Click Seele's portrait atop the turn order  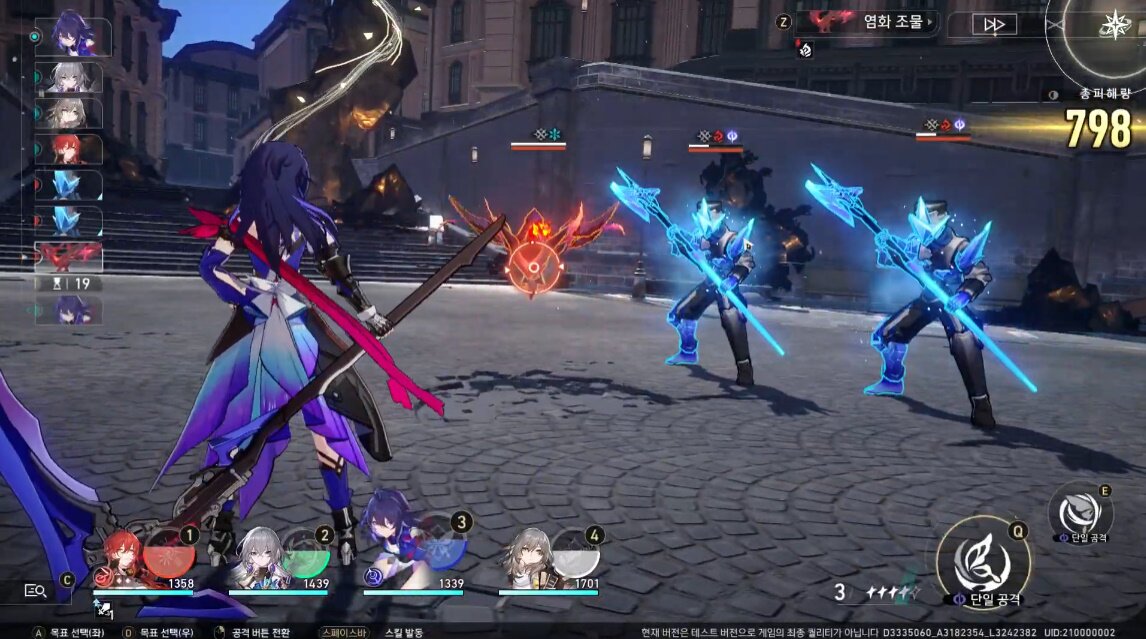point(69,33)
